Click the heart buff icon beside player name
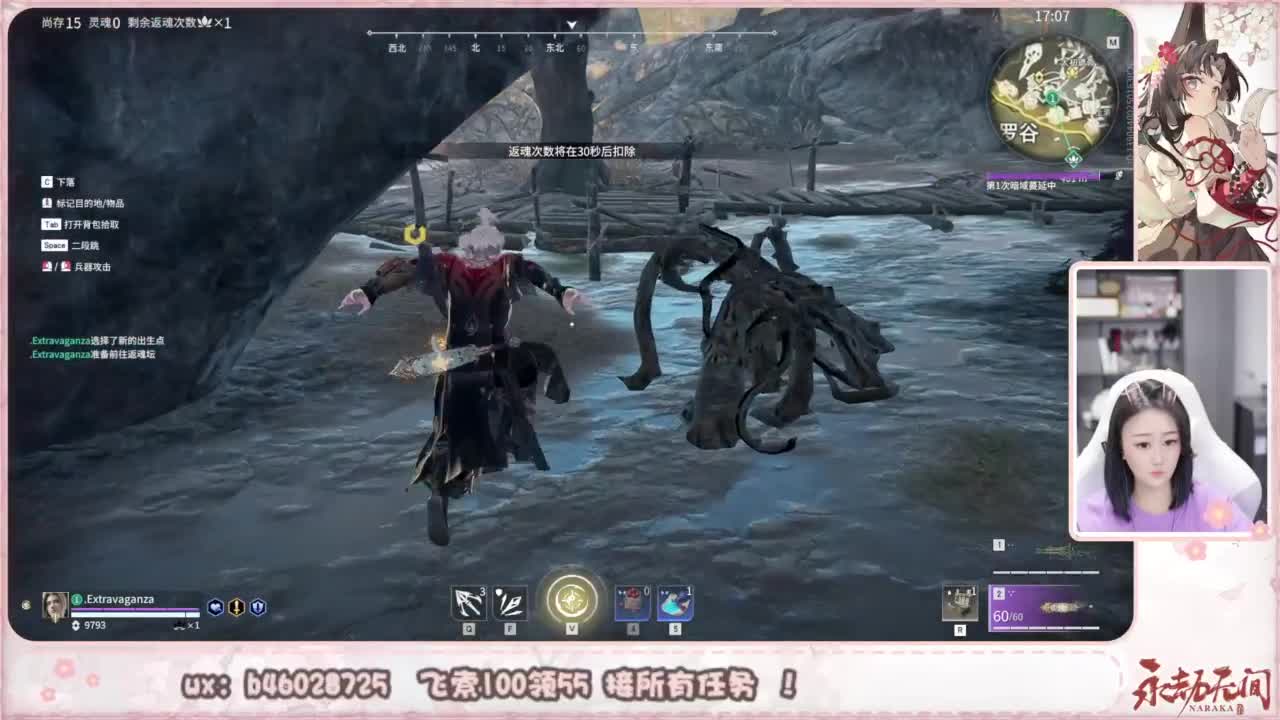The image size is (1280, 720). (x=215, y=606)
